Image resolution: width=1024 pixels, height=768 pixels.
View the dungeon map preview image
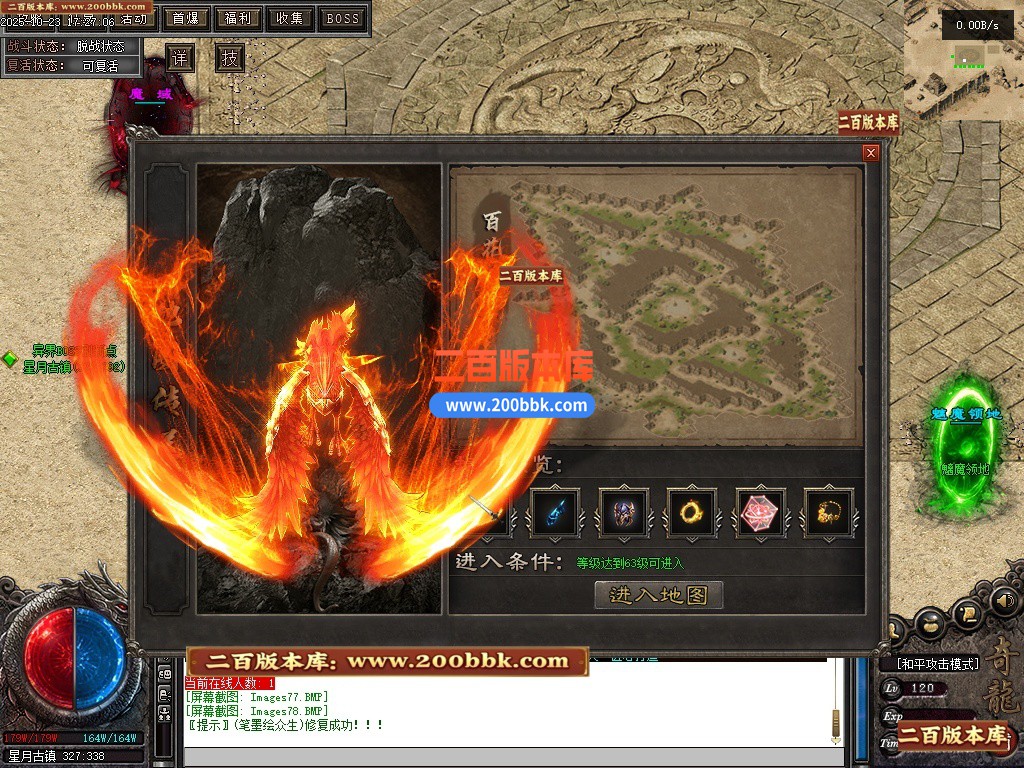click(x=655, y=305)
